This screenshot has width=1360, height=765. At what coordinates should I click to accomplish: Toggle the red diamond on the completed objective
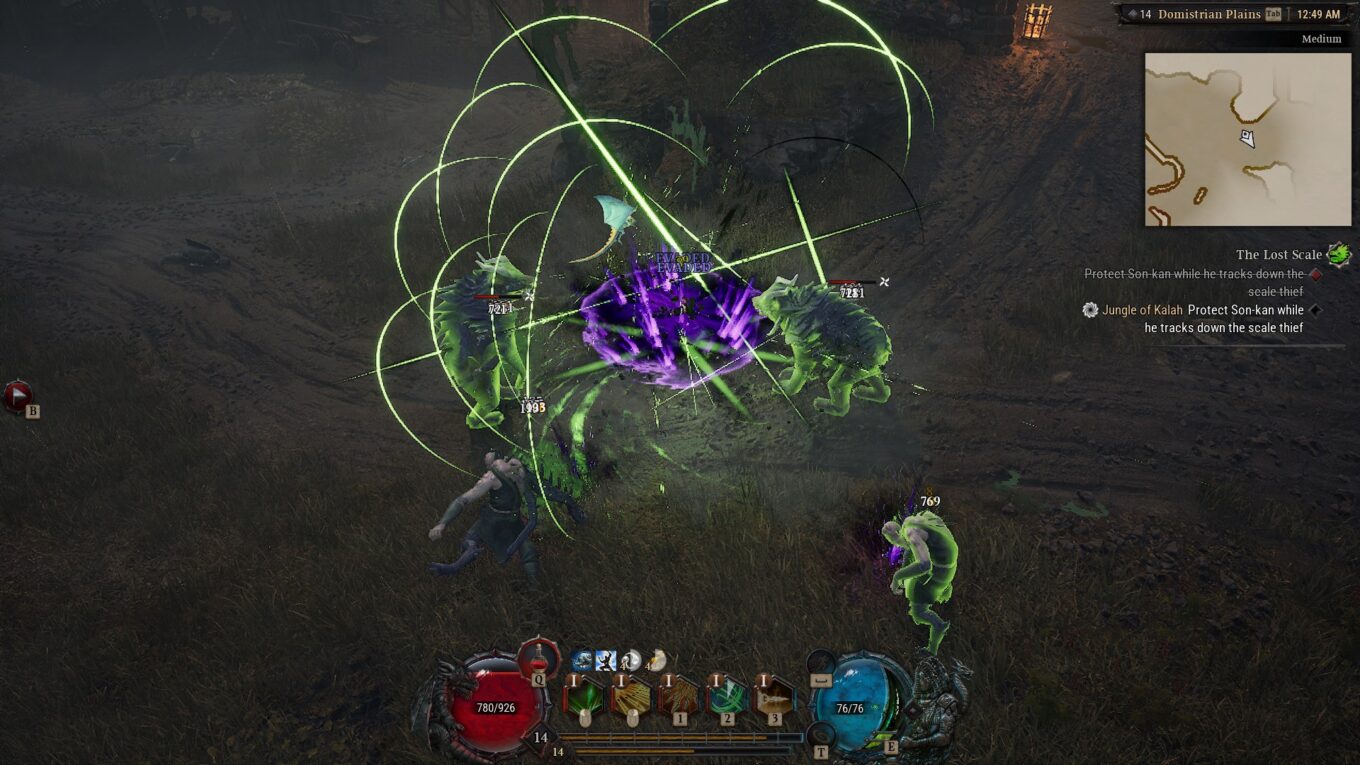coord(1317,274)
